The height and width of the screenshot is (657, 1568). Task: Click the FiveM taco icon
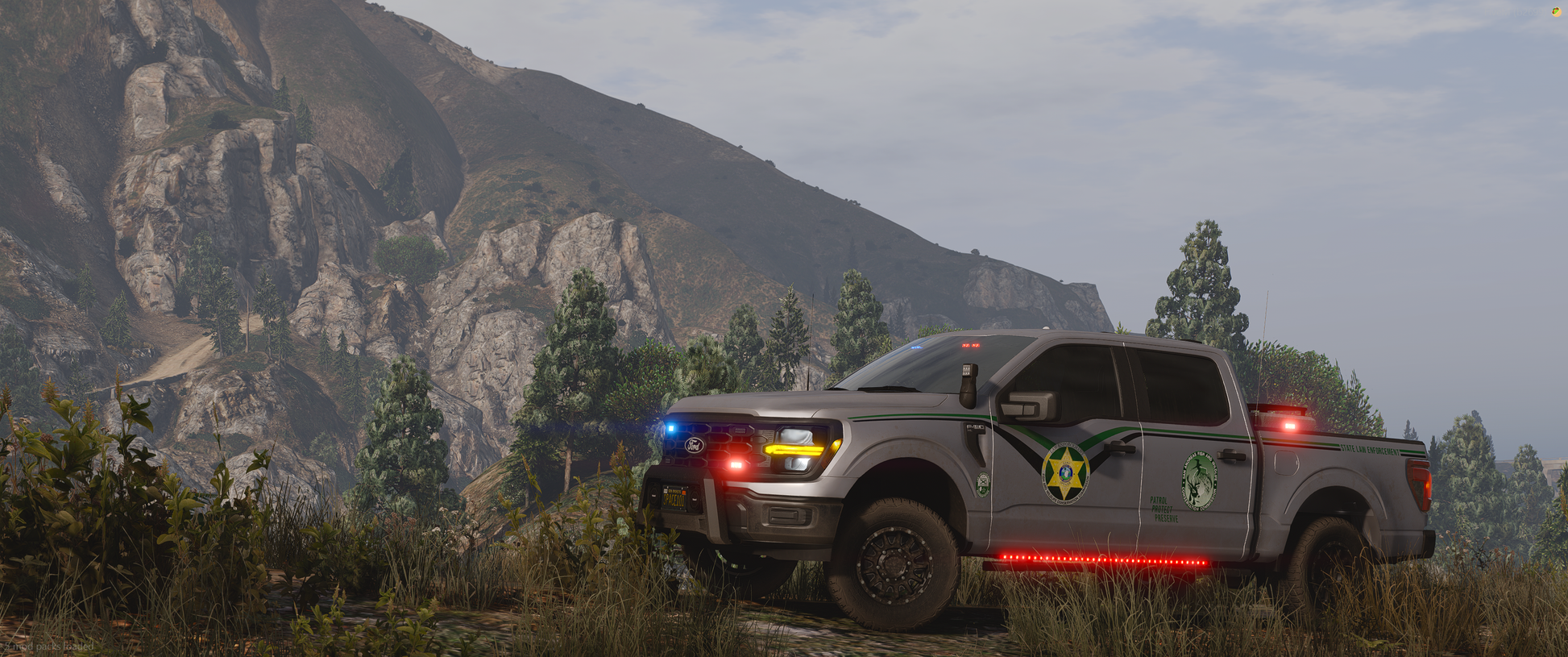(1557, 11)
